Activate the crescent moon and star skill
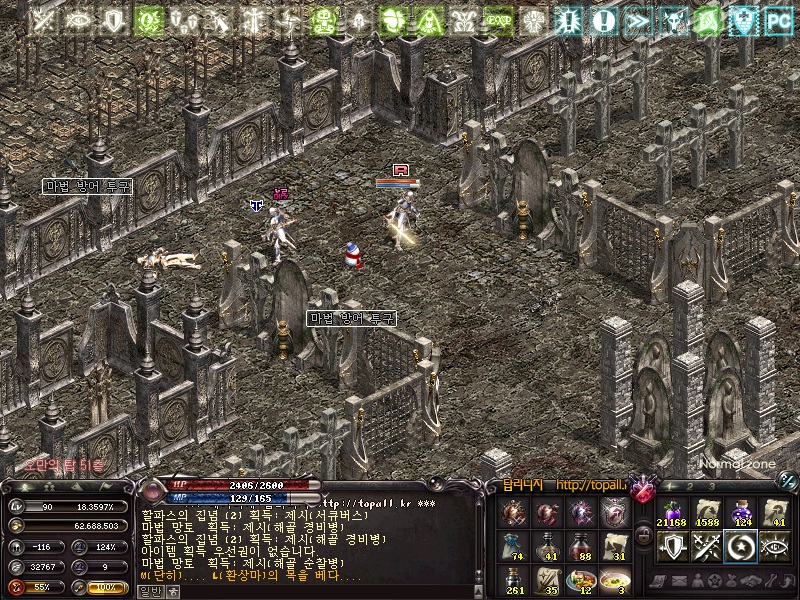Image resolution: width=800 pixels, height=600 pixels. point(741,546)
